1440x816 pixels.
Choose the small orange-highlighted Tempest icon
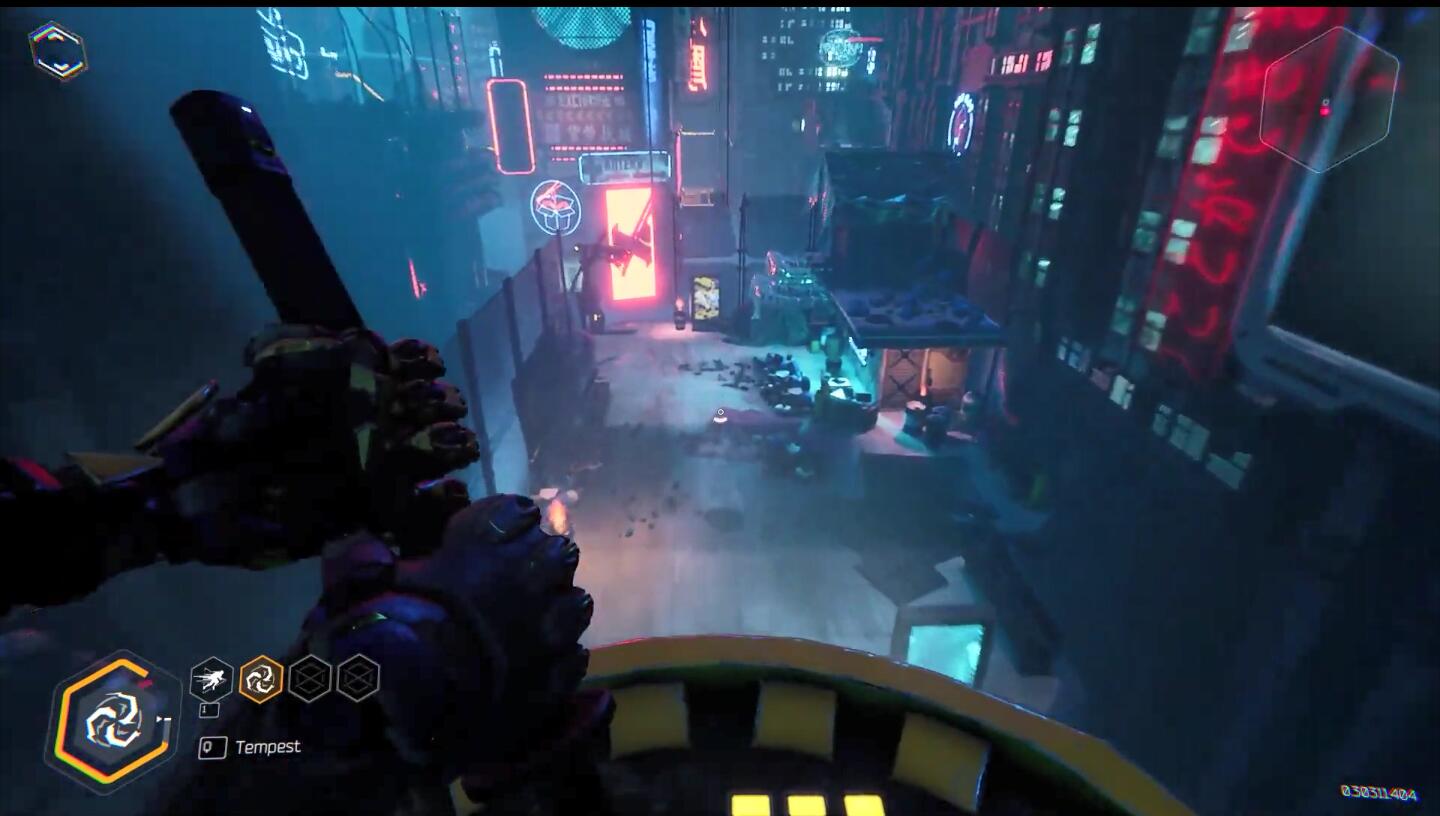coord(261,679)
